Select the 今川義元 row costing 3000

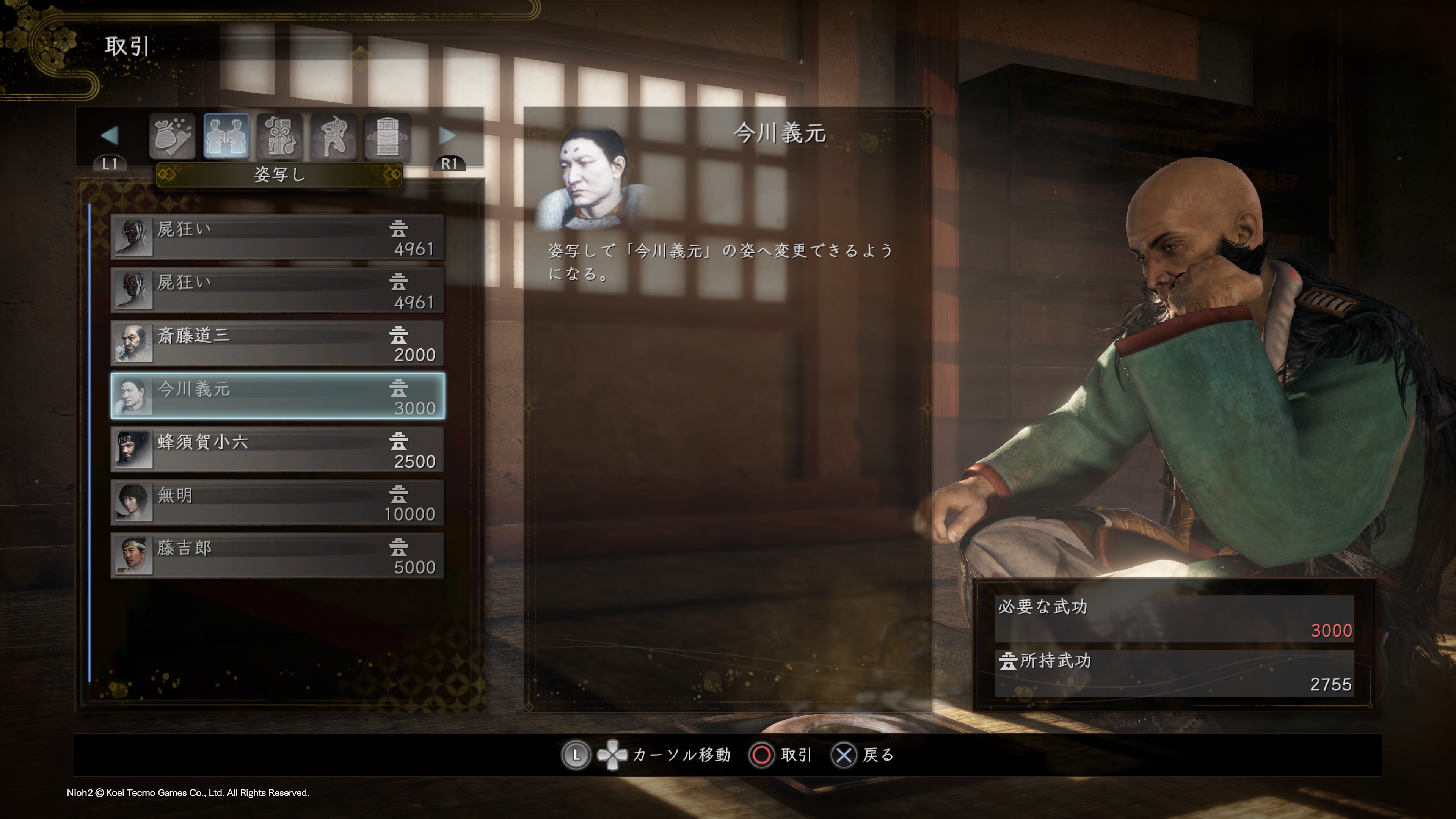[x=277, y=397]
